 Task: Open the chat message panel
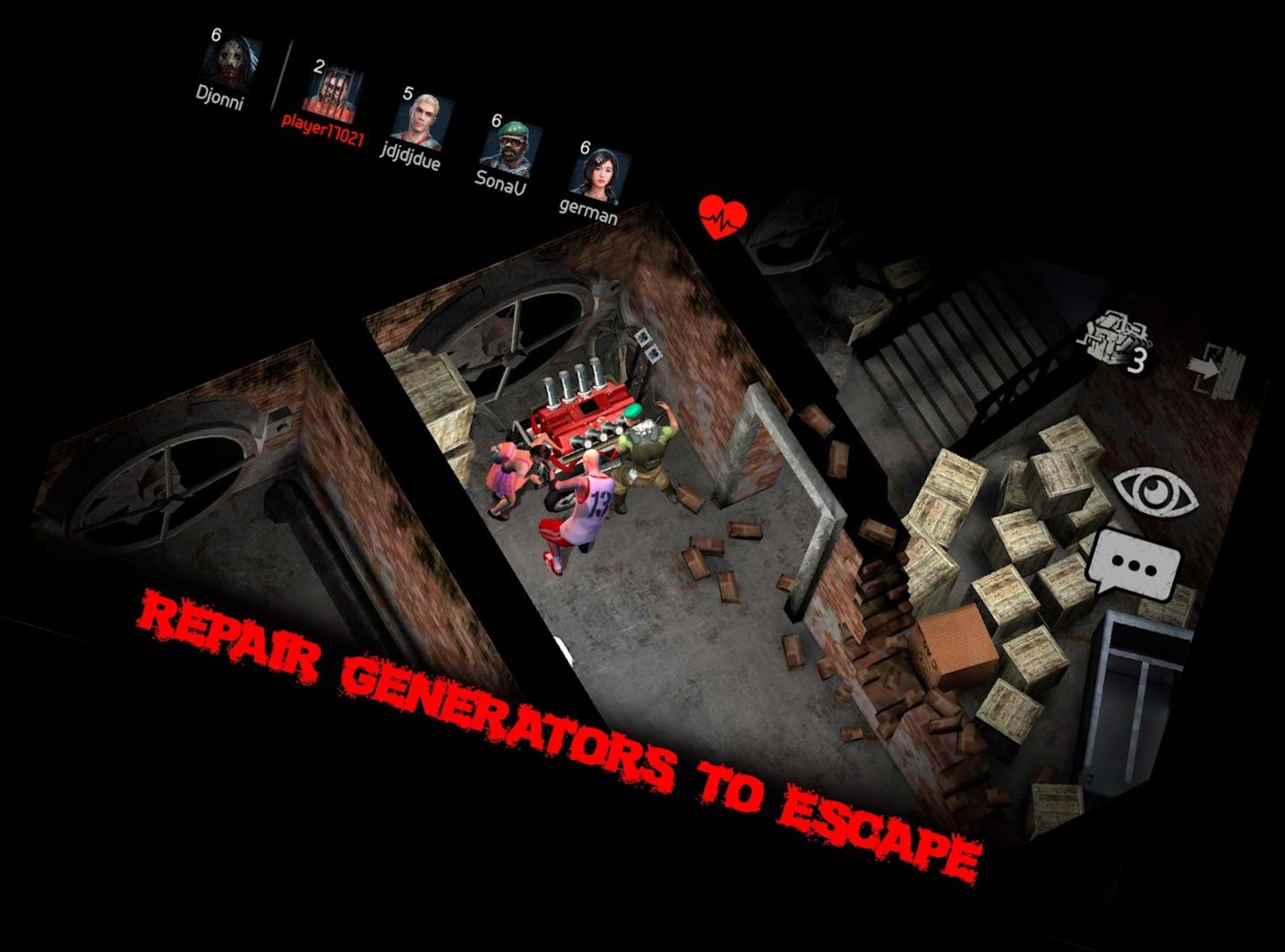click(1133, 562)
